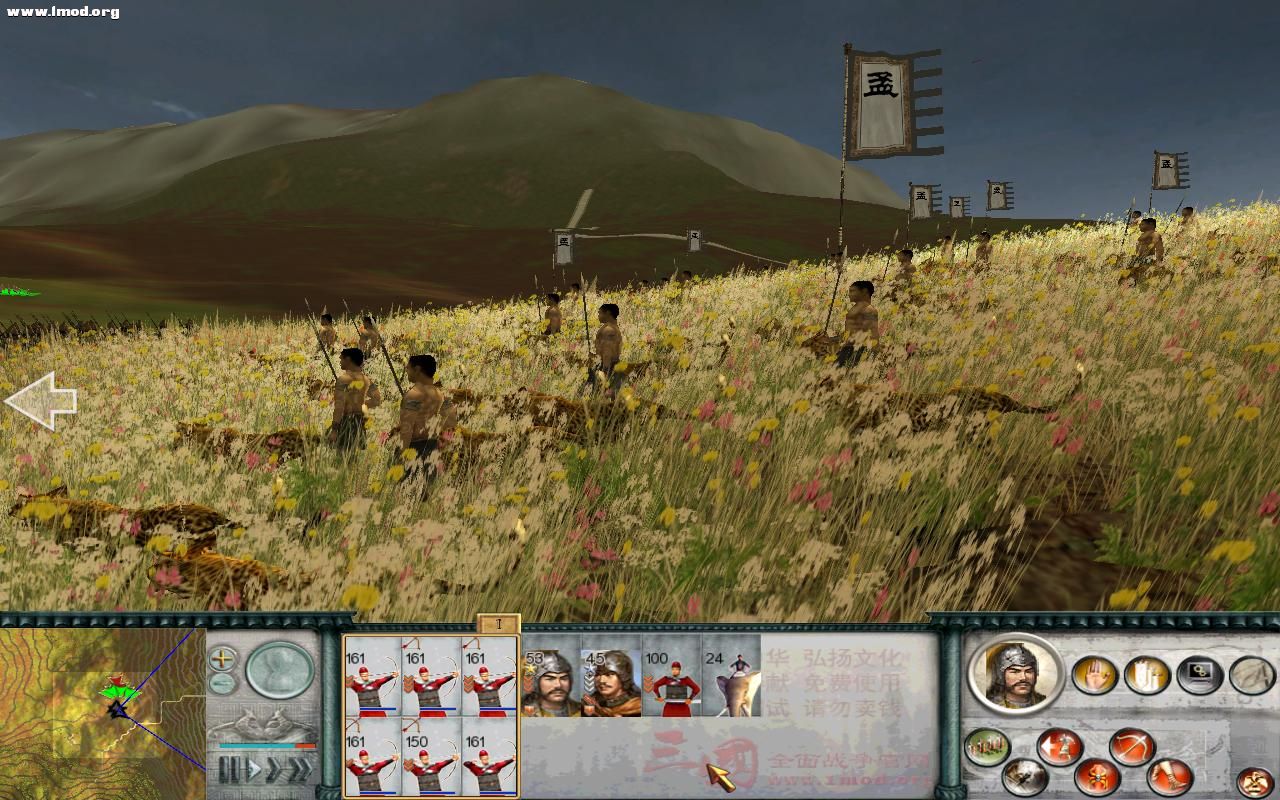Click the raised hand halt button

pos(1094,675)
